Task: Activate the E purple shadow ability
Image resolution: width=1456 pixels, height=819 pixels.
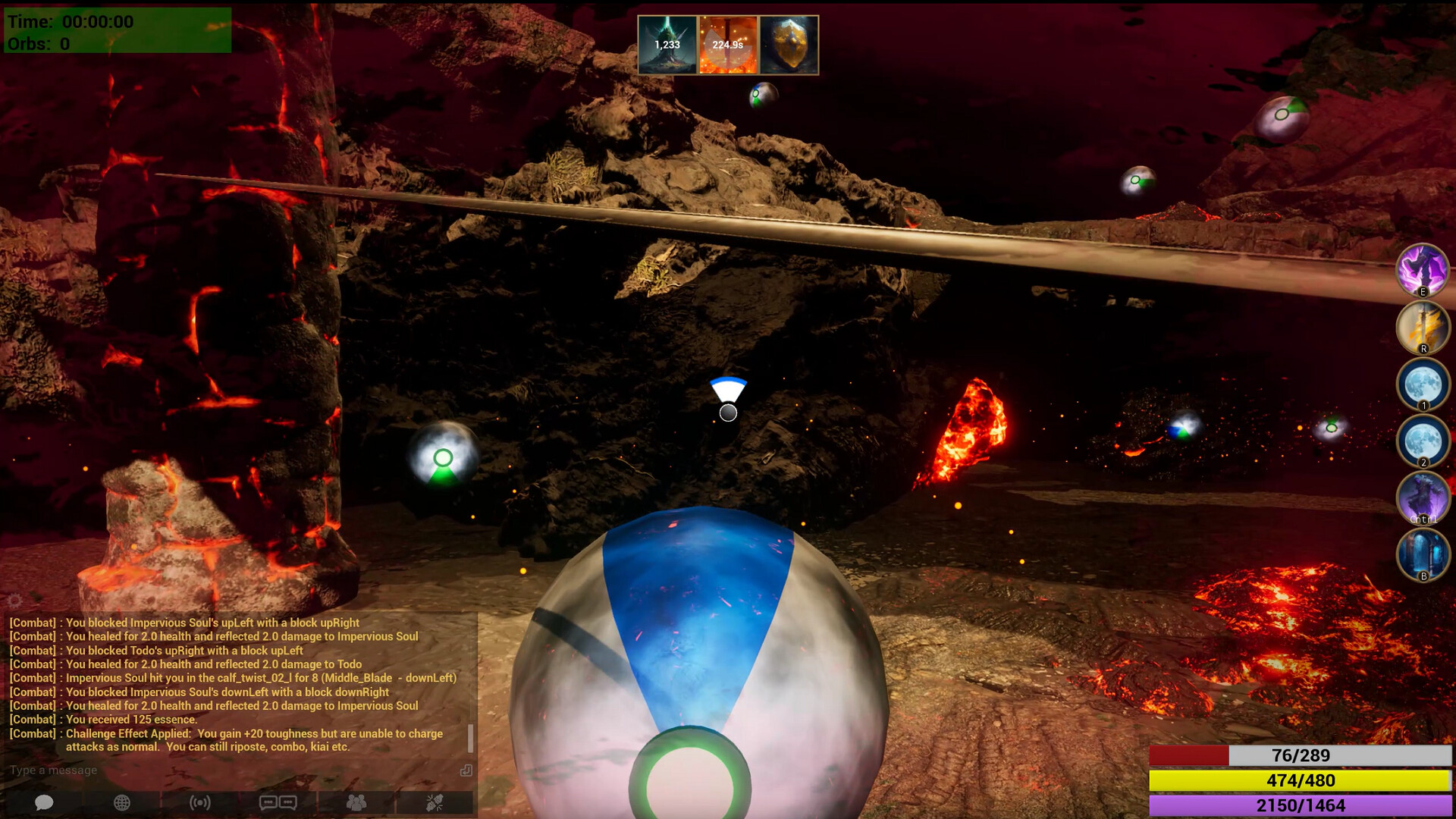Action: (1424, 270)
